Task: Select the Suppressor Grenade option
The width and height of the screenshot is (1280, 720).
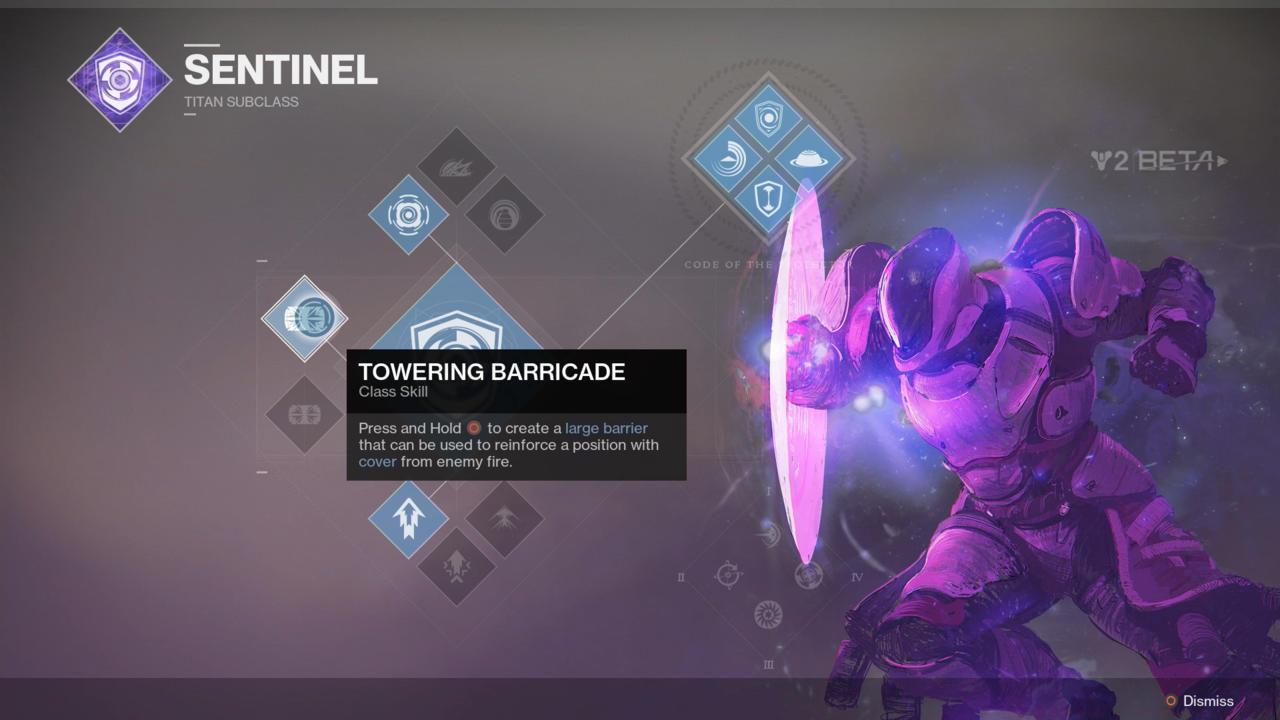Action: [x=506, y=214]
